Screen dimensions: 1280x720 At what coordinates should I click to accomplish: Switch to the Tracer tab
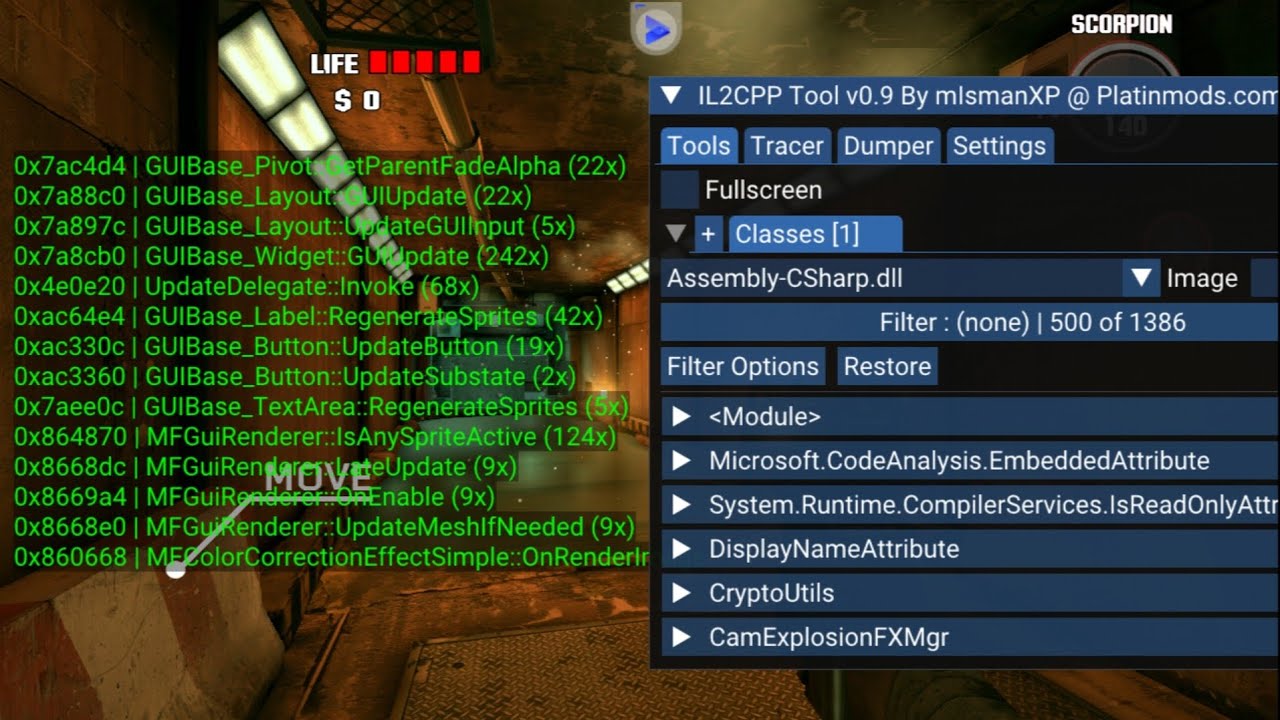(787, 146)
